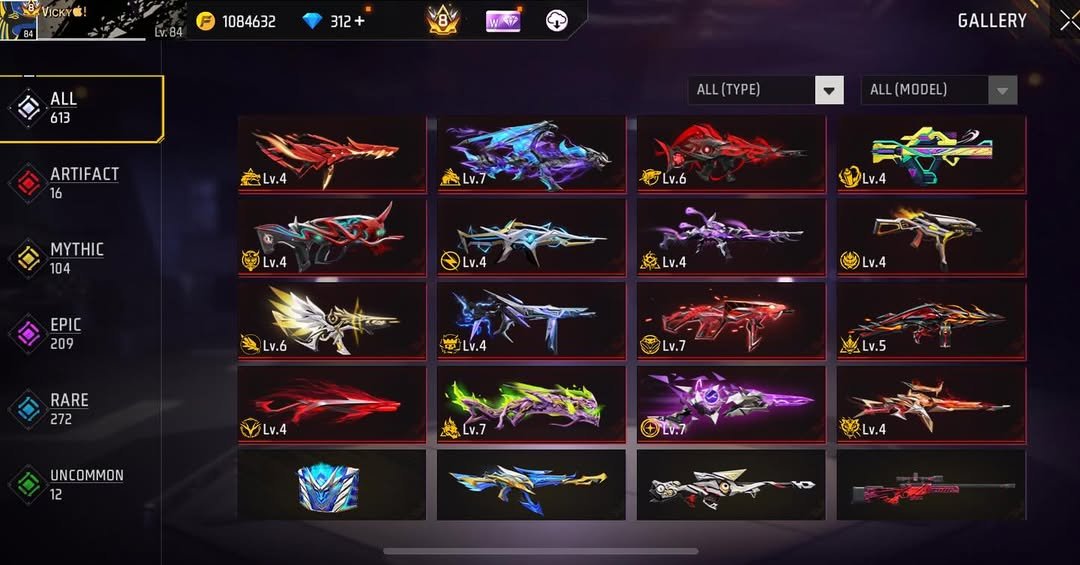Open the cloud download icon
Image resolution: width=1080 pixels, height=565 pixels.
(x=557, y=20)
